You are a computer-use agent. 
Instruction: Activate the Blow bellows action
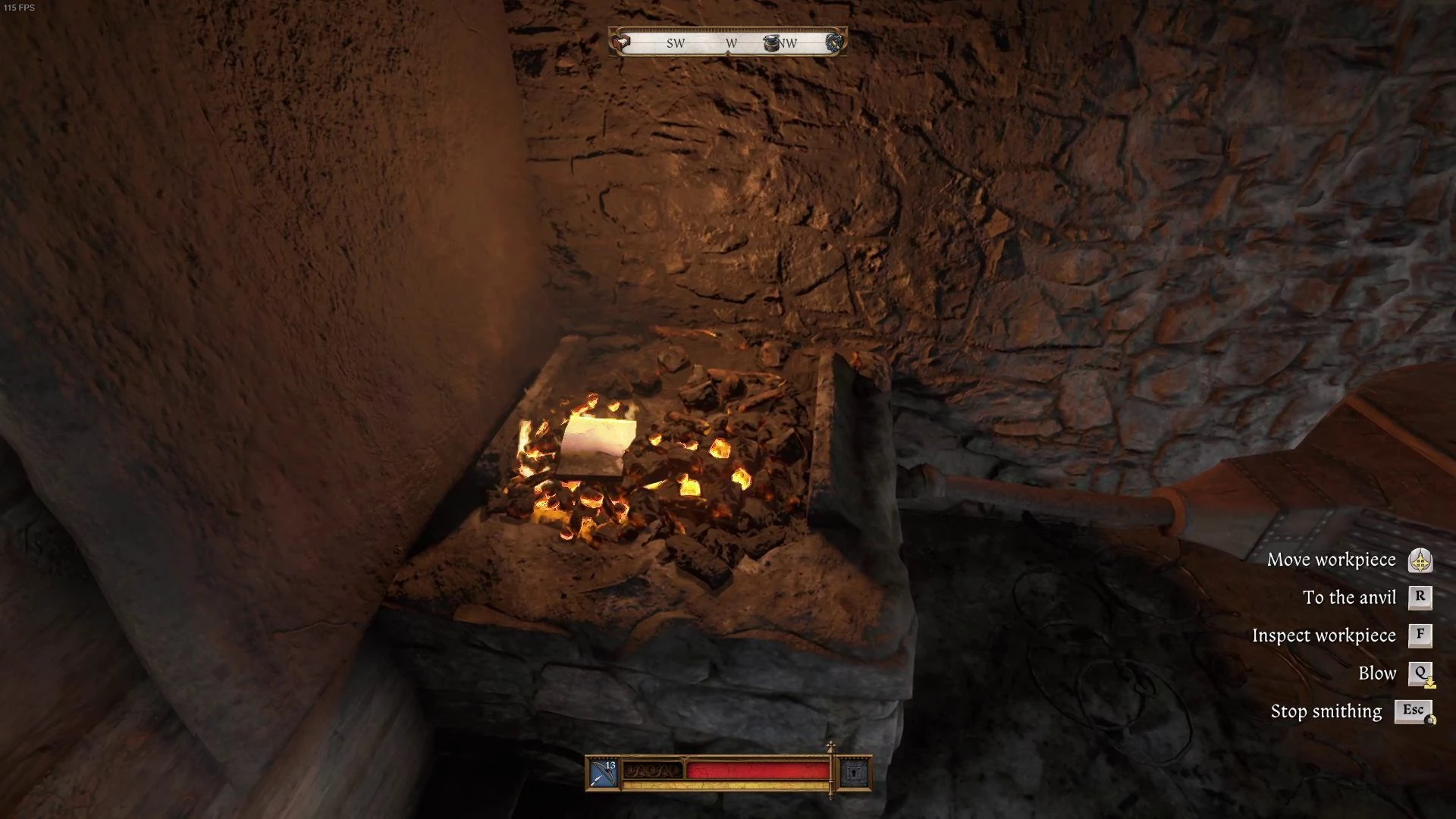[1377, 673]
